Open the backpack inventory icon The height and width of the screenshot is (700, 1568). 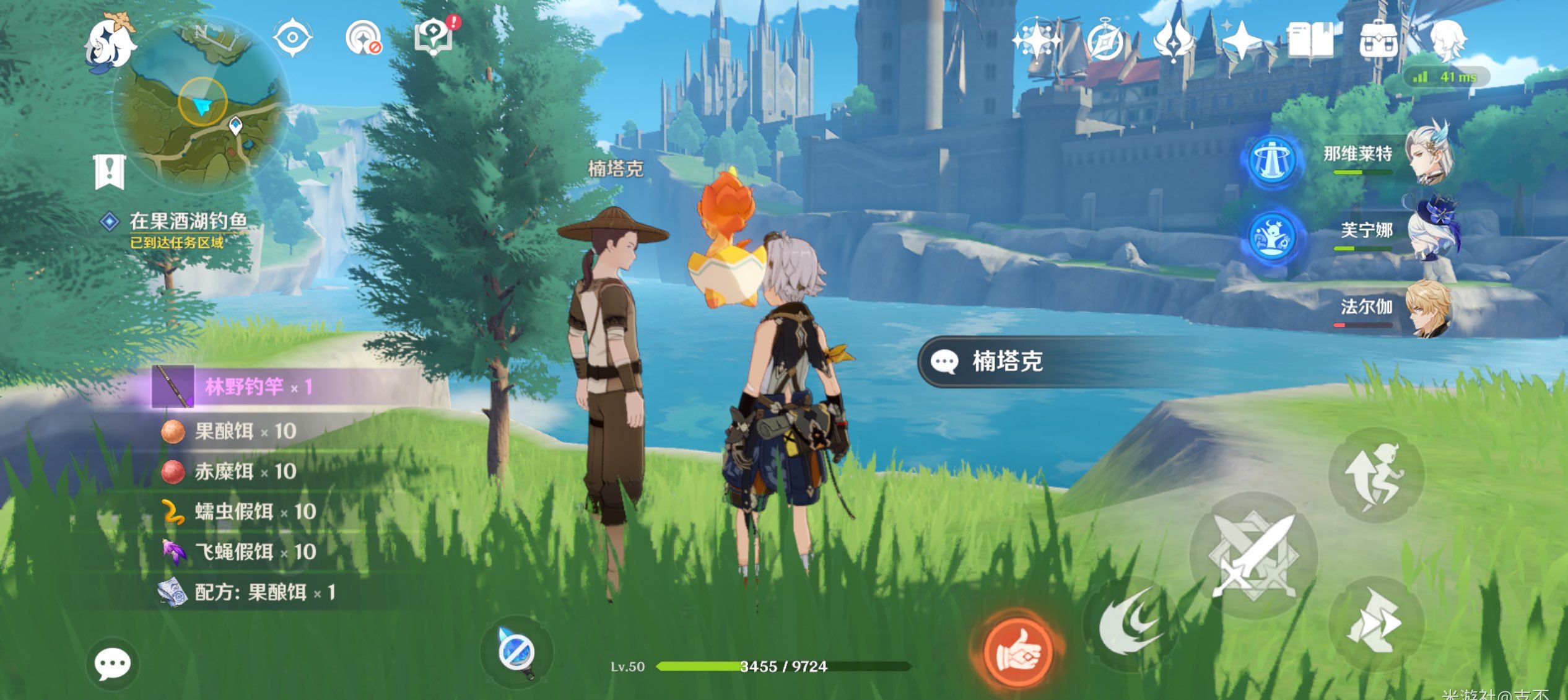pyautogui.click(x=1378, y=41)
